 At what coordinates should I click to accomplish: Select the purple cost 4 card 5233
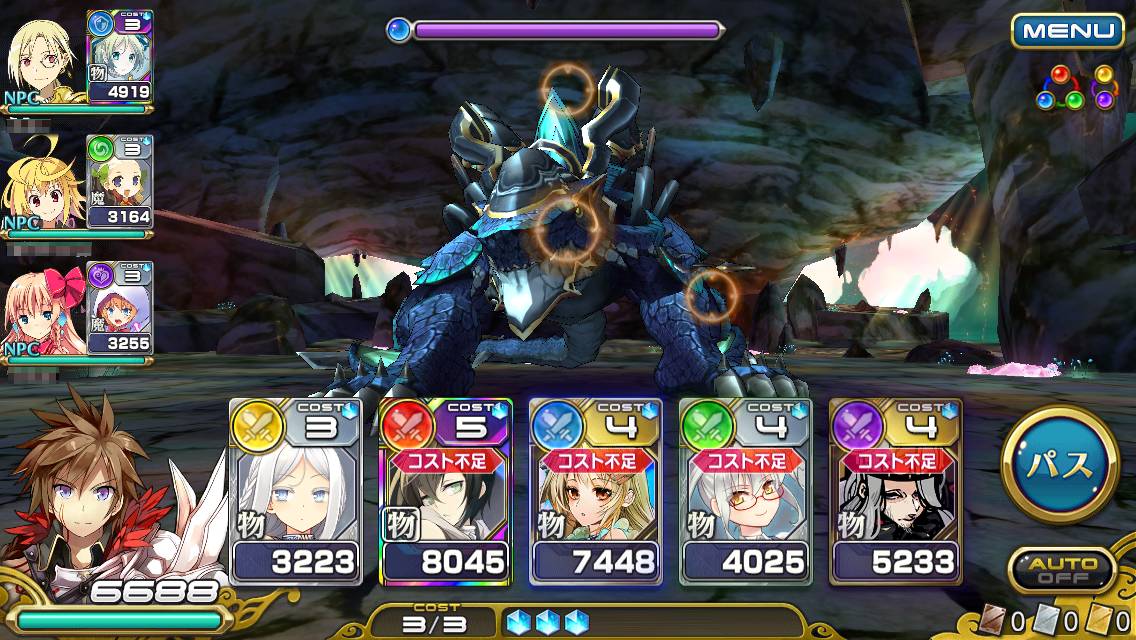tap(896, 492)
